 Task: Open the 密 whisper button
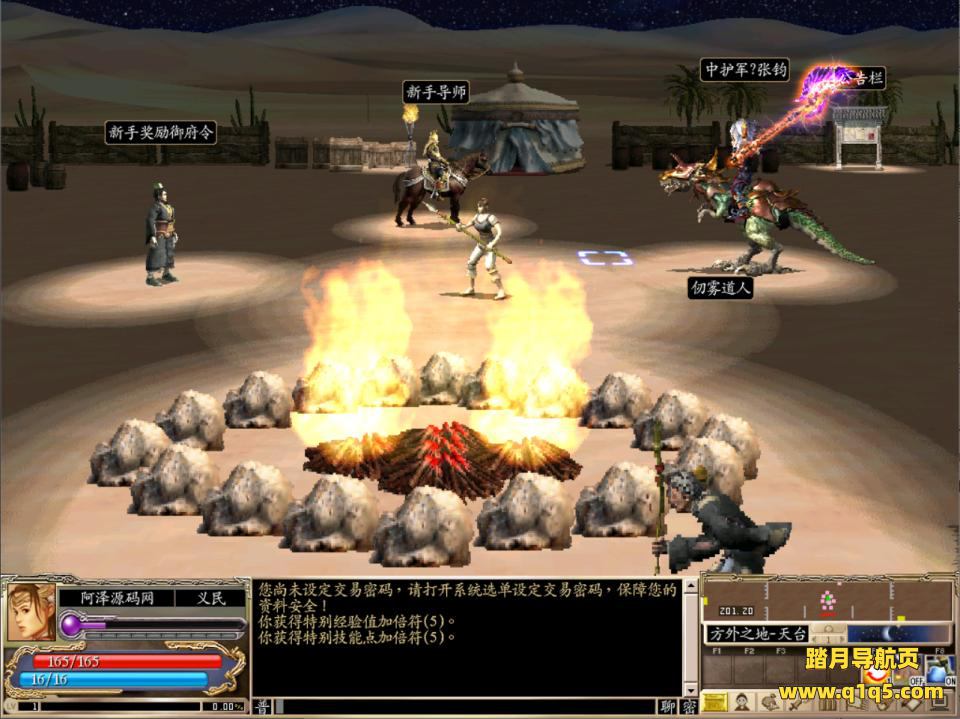(x=688, y=707)
